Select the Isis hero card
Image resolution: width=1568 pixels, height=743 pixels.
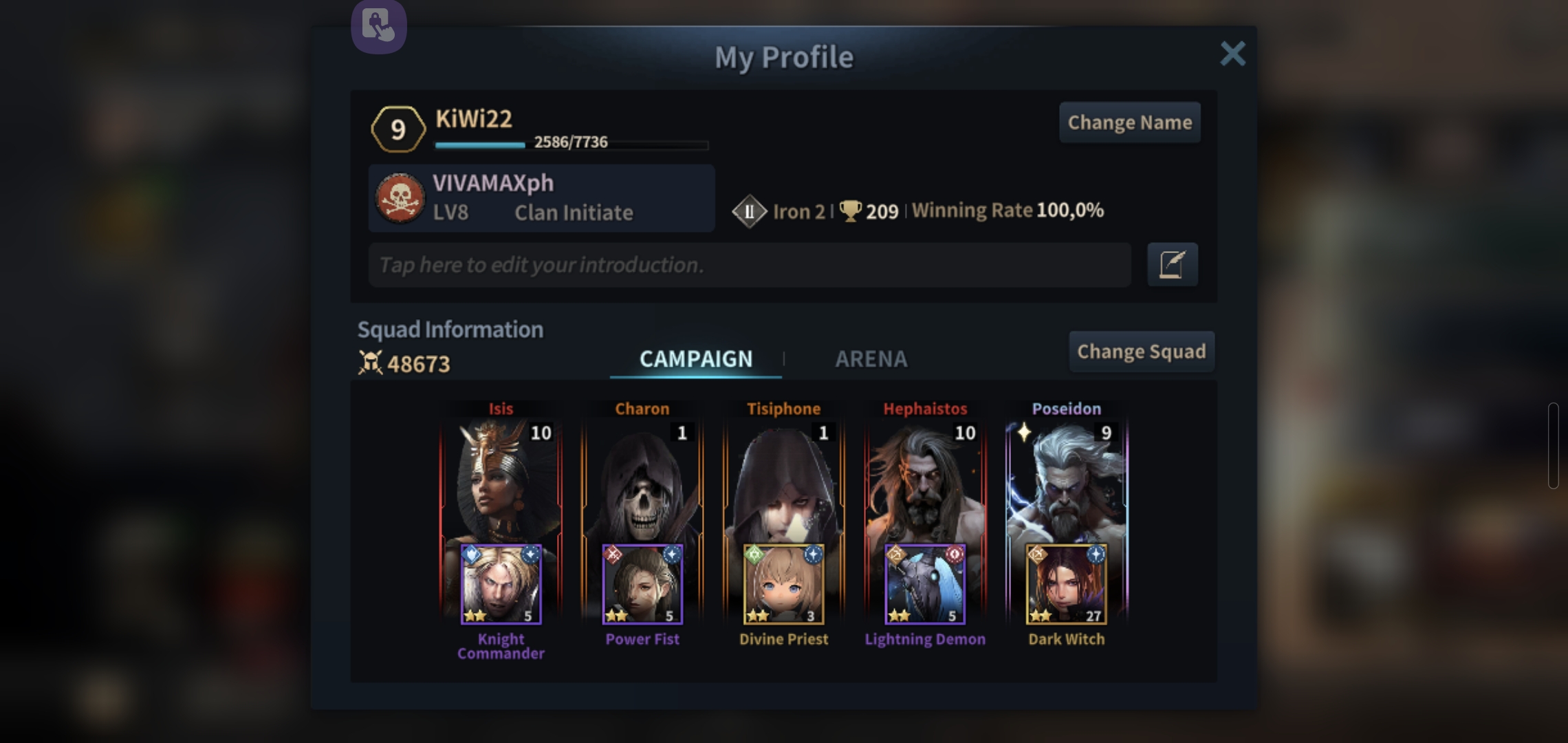click(x=501, y=482)
